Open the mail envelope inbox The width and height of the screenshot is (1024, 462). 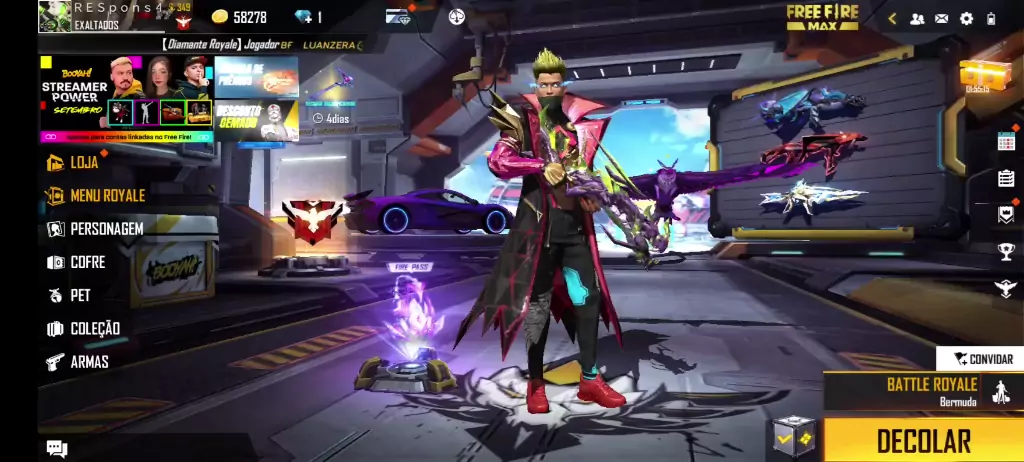[x=941, y=18]
